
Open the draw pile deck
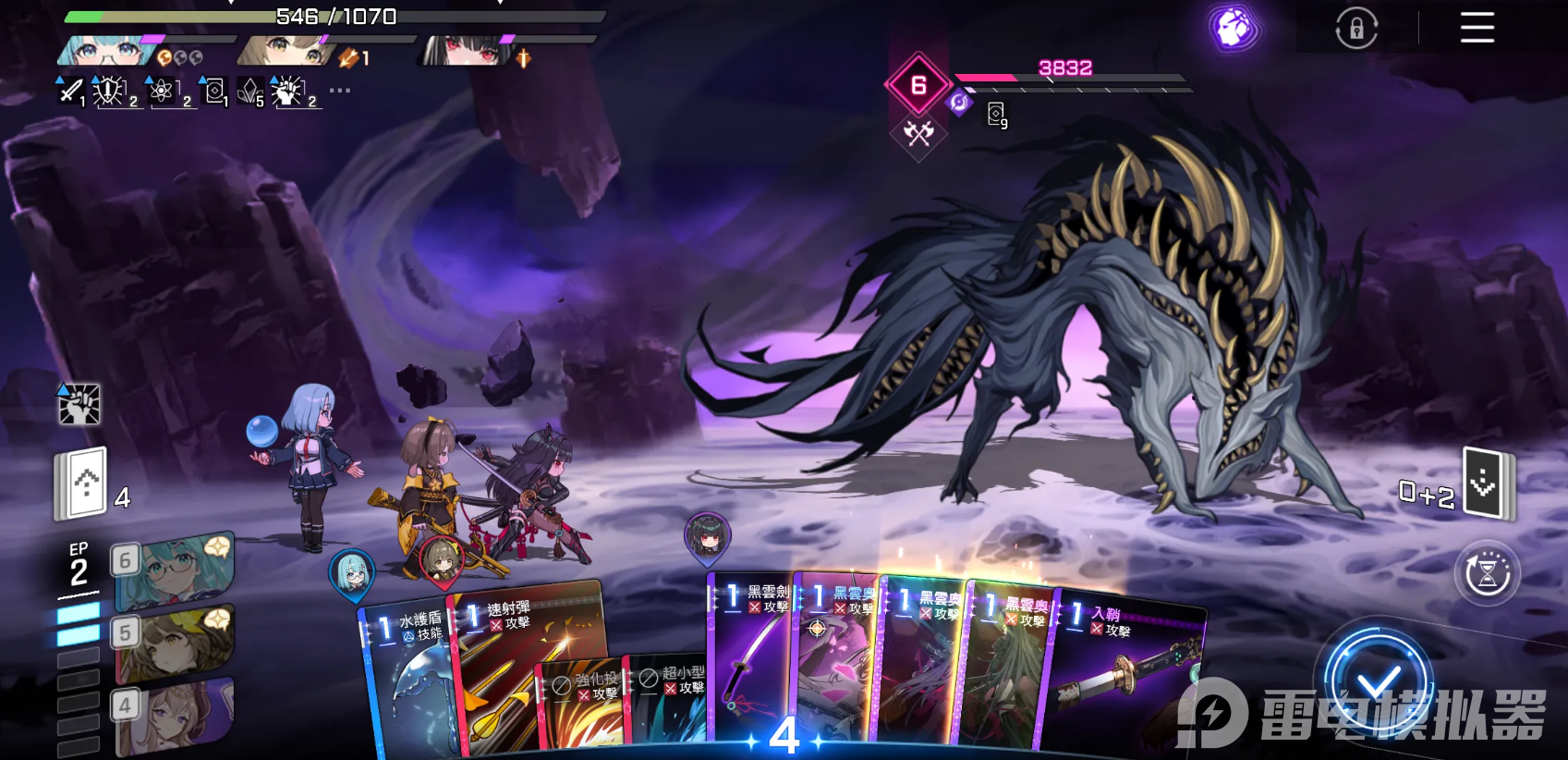click(83, 483)
